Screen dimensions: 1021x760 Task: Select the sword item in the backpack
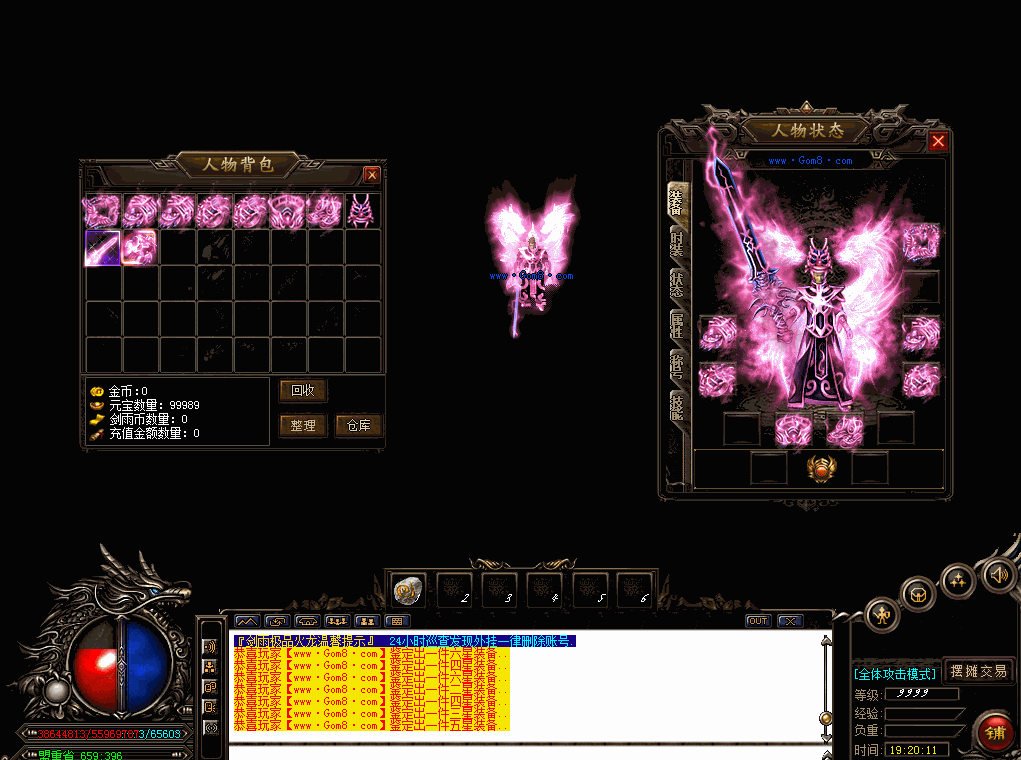pyautogui.click(x=102, y=247)
